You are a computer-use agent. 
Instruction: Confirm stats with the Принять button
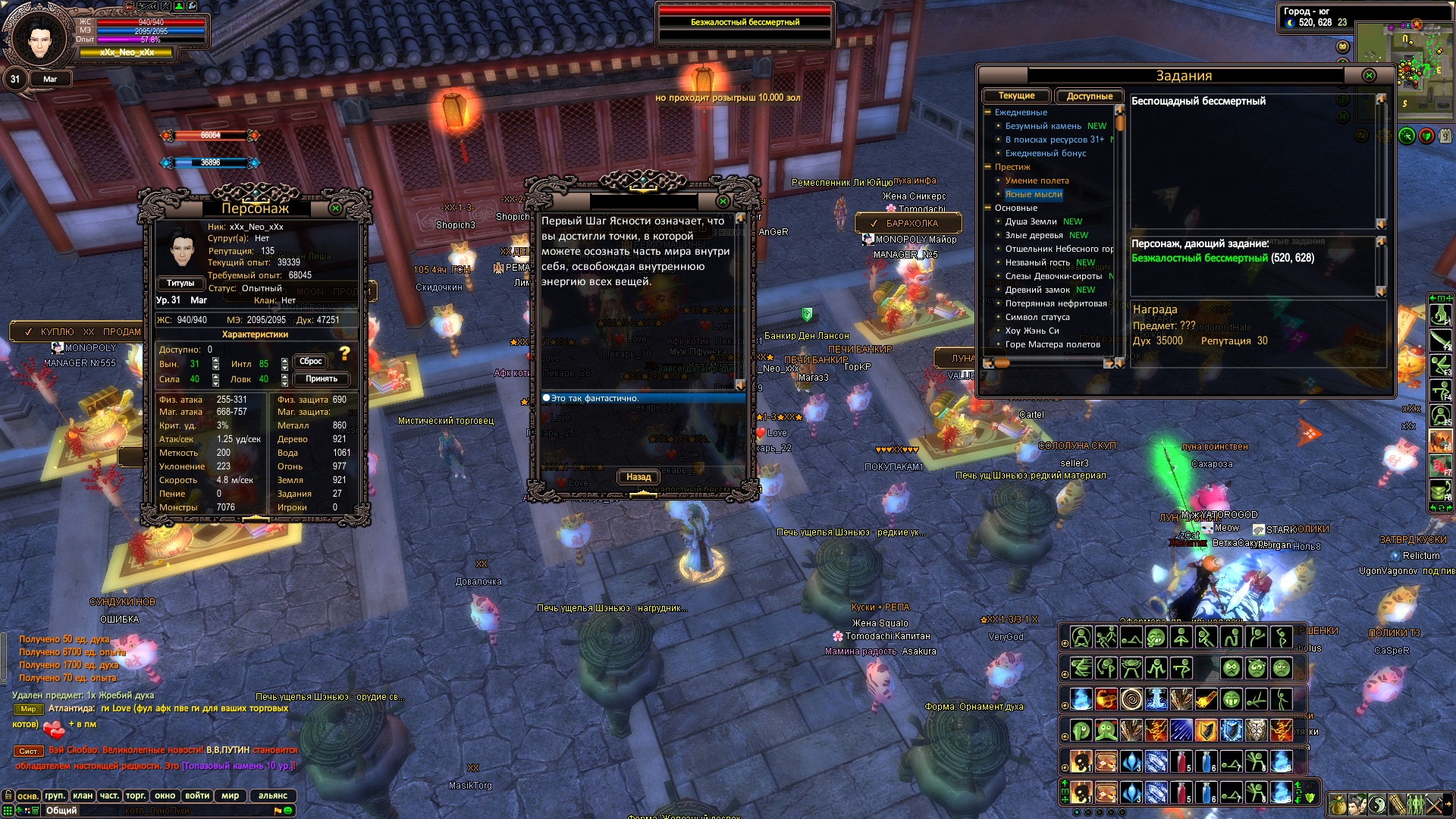coord(322,379)
